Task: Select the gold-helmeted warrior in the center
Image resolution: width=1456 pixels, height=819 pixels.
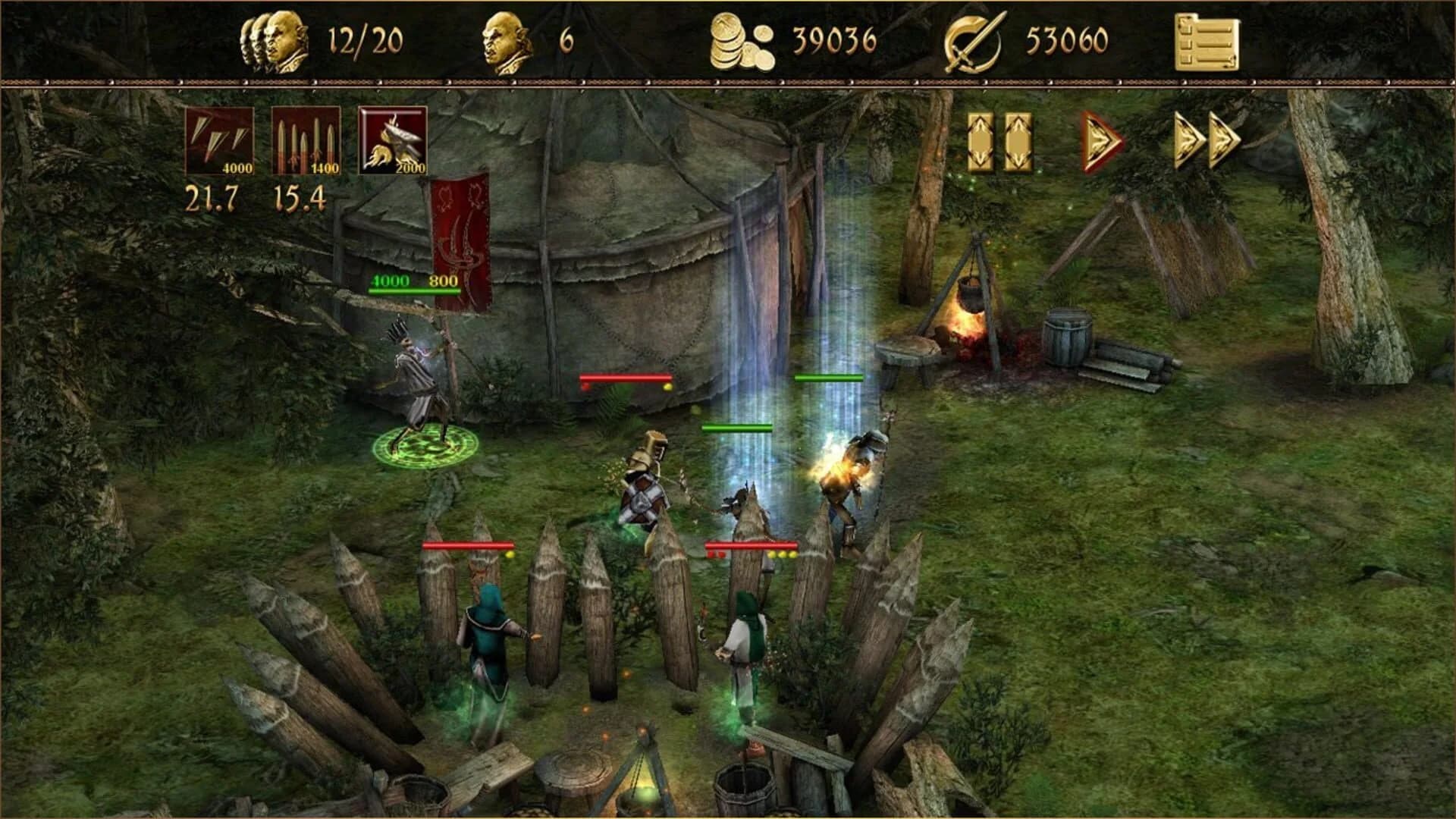Action: (x=645, y=478)
